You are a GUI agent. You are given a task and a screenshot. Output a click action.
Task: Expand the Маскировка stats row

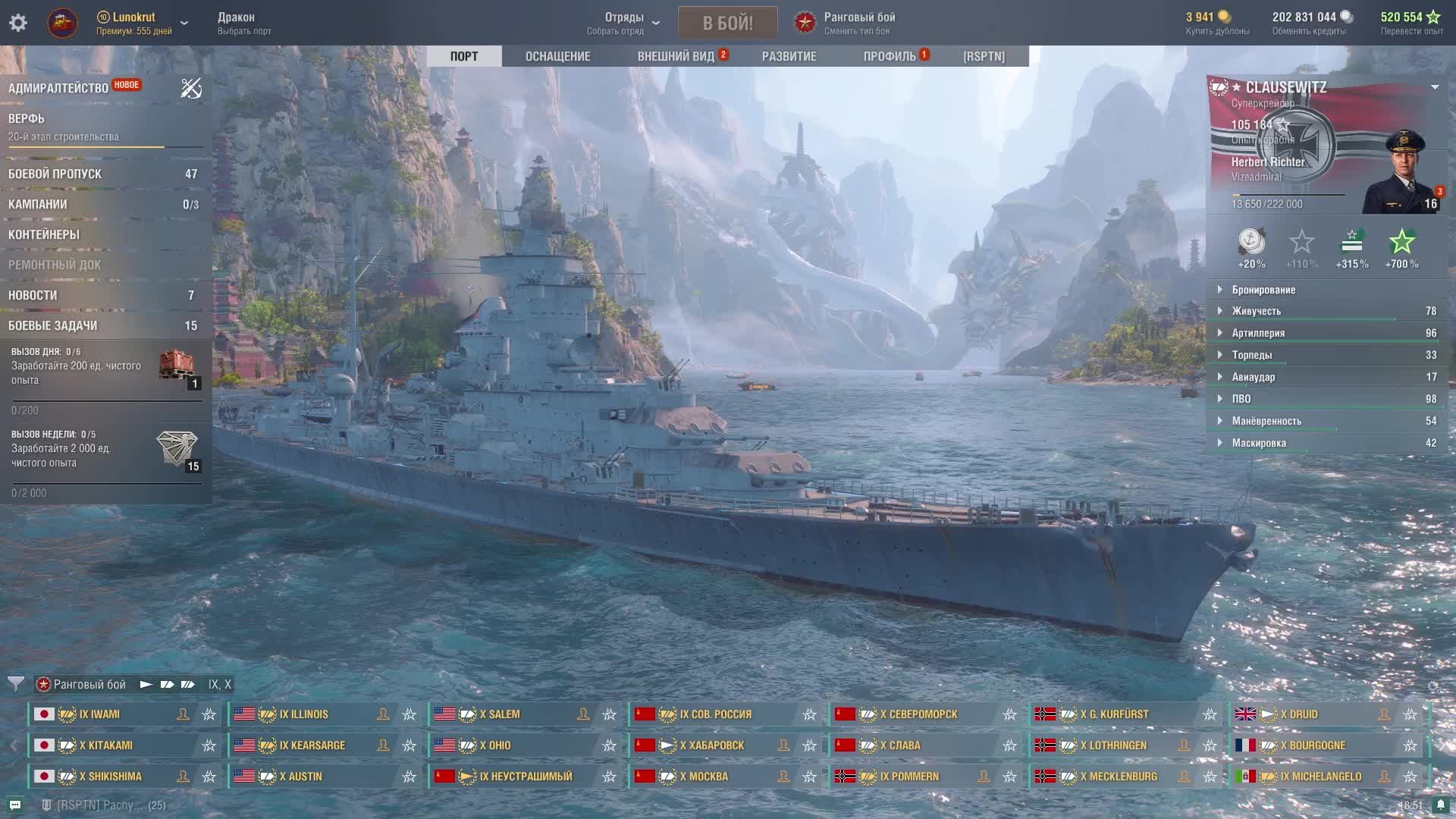click(x=1259, y=443)
